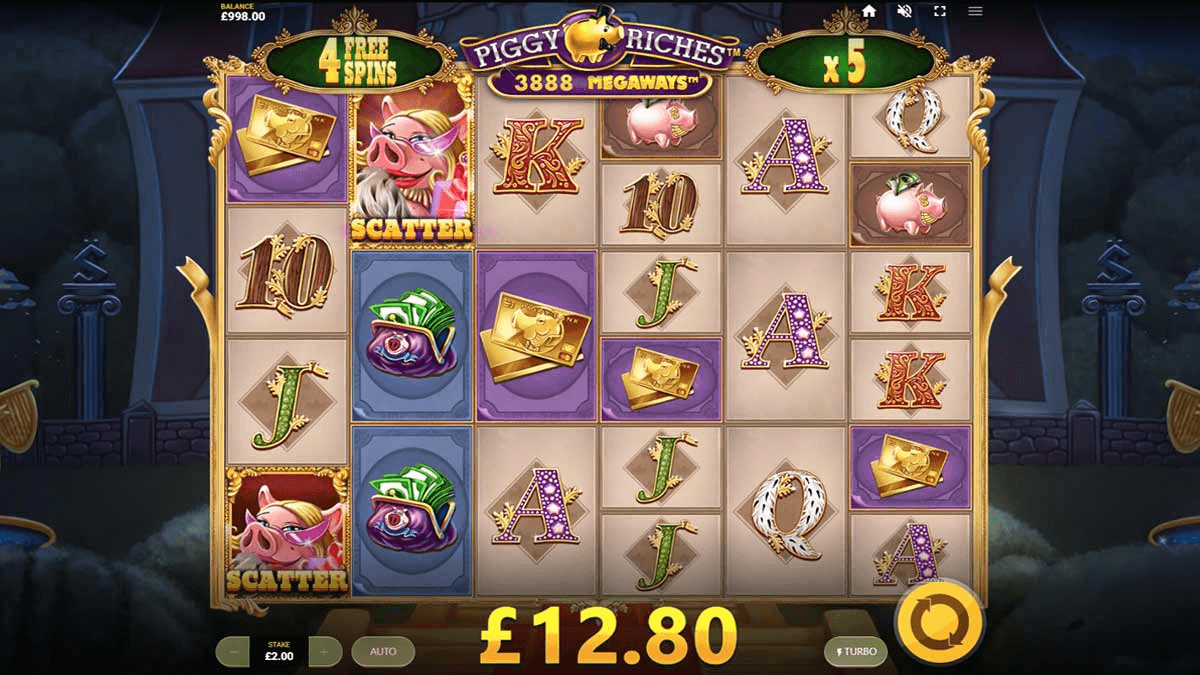Viewport: 1200px width, 675px height.
Task: Go to the home lobby icon
Action: pyautogui.click(x=869, y=11)
